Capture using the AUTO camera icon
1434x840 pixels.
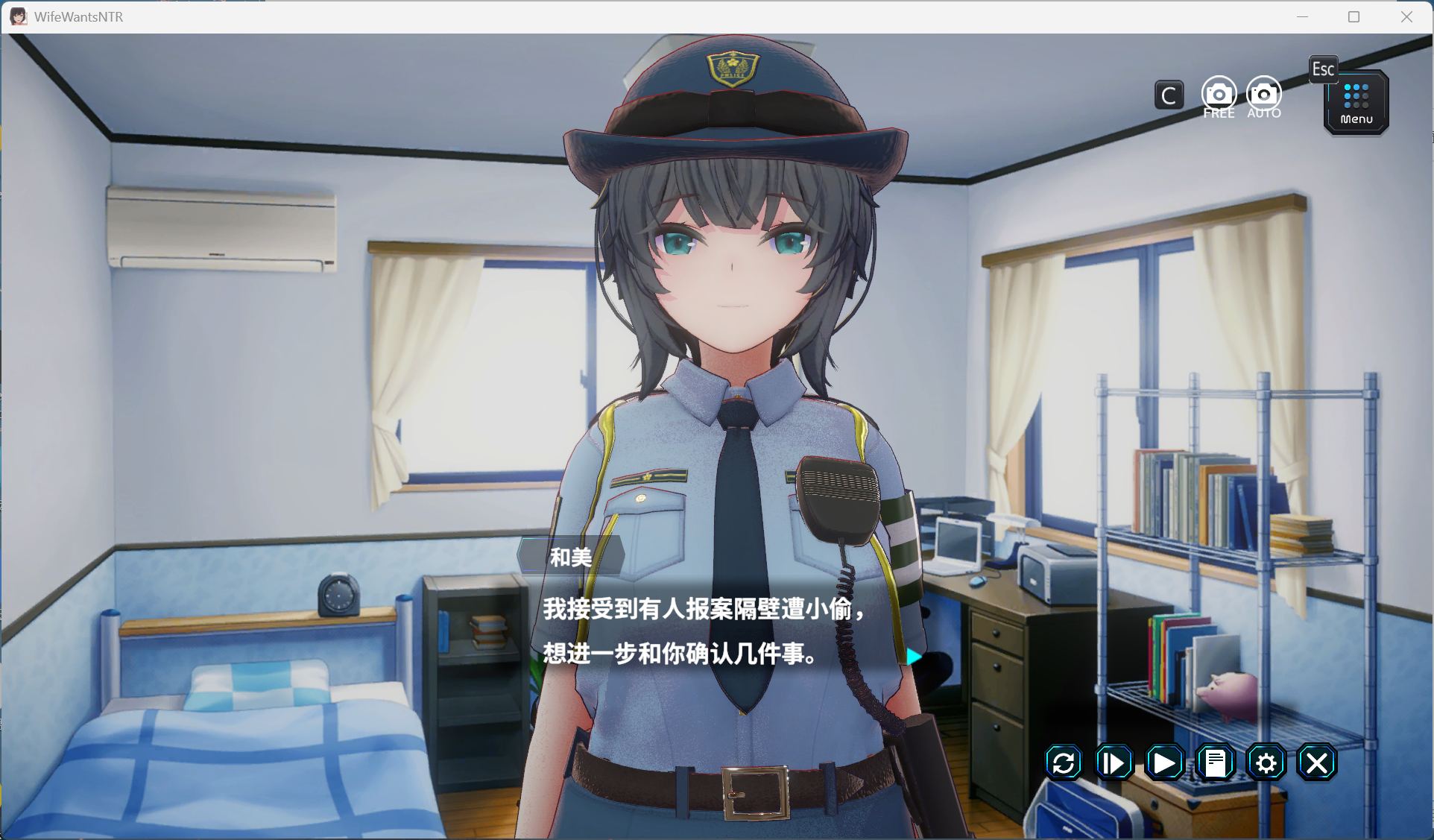1263,94
